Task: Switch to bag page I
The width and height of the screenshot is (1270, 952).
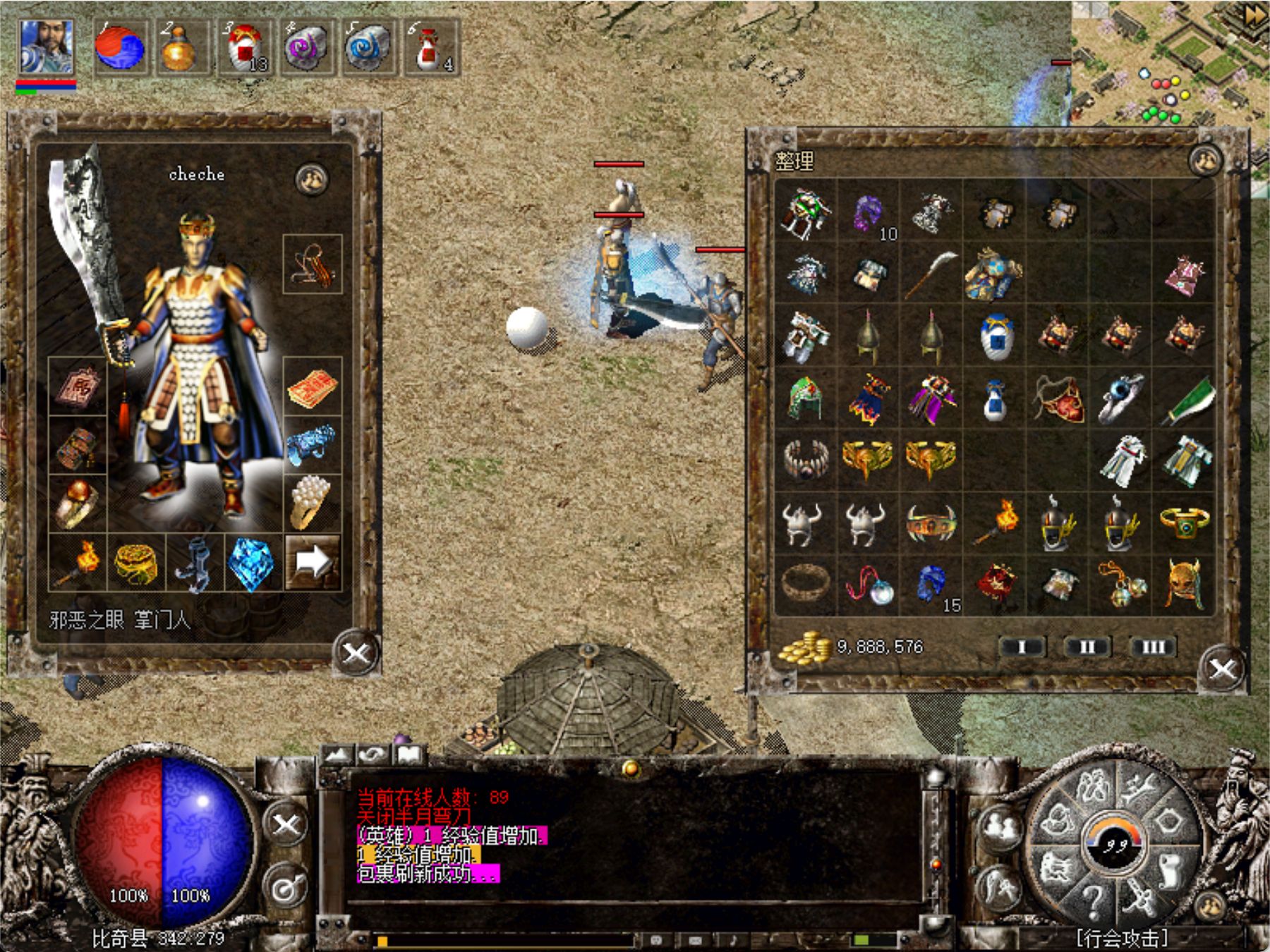Action: [1022, 647]
